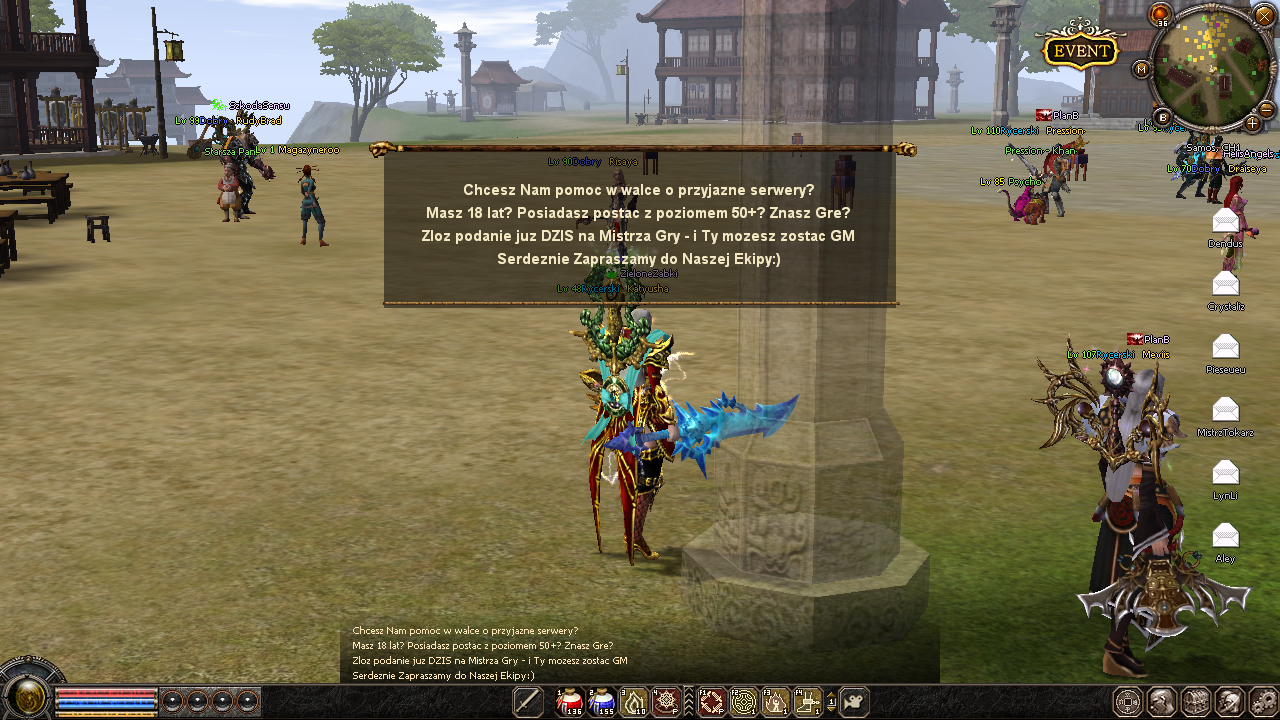Zoom out the minimap with minus button
This screenshot has width=1280, height=720.
[x=1265, y=108]
